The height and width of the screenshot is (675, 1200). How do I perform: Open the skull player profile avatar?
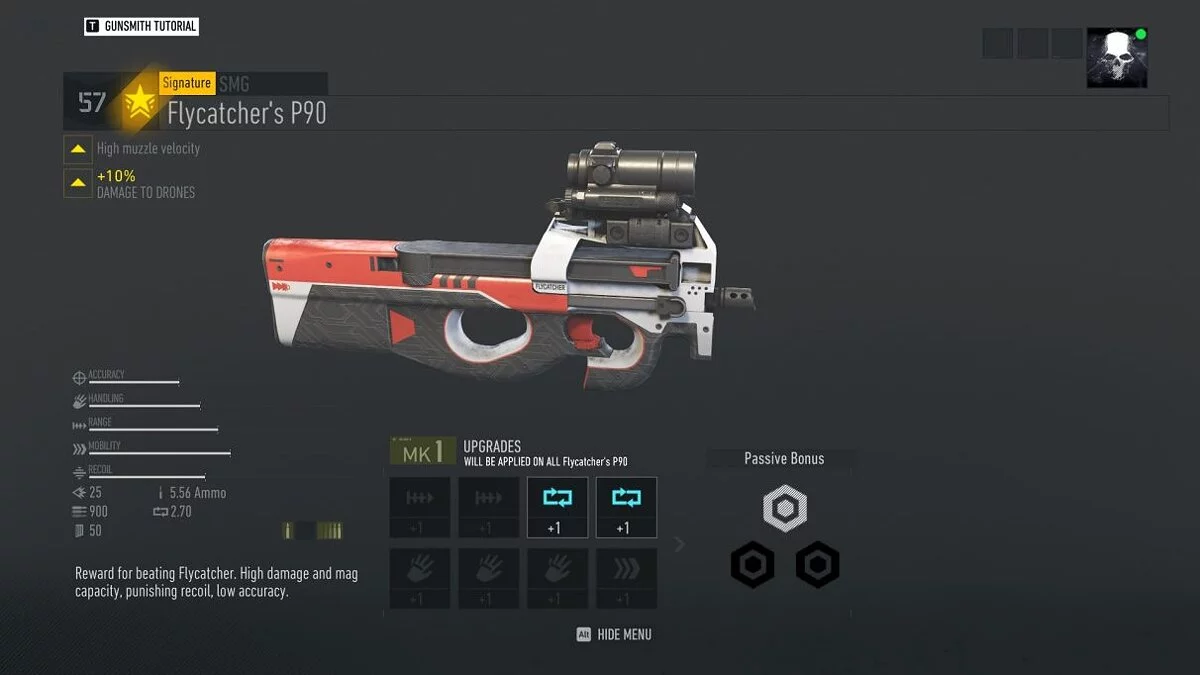[x=1117, y=58]
